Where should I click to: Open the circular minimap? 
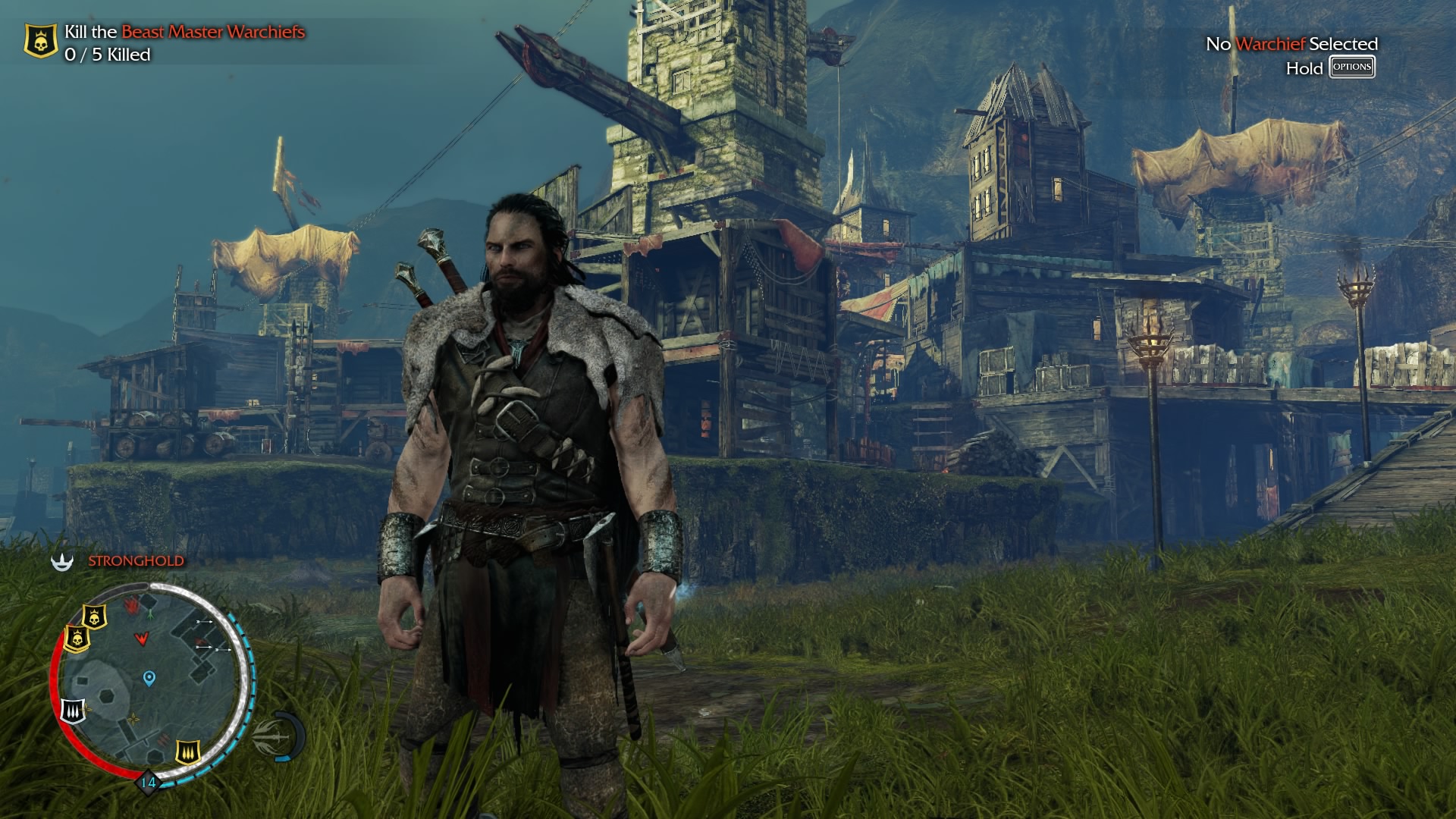coord(152,682)
